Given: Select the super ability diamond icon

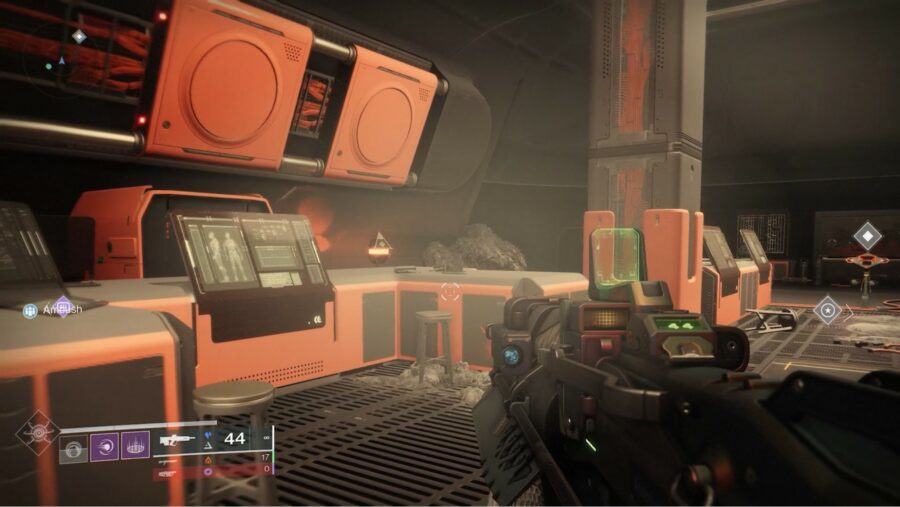Looking at the screenshot, I should click(38, 434).
